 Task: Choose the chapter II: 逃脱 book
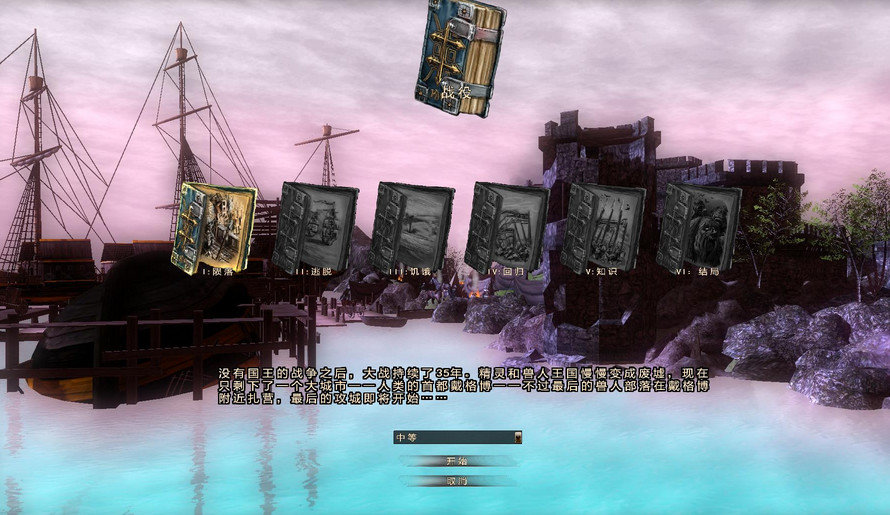click(314, 227)
